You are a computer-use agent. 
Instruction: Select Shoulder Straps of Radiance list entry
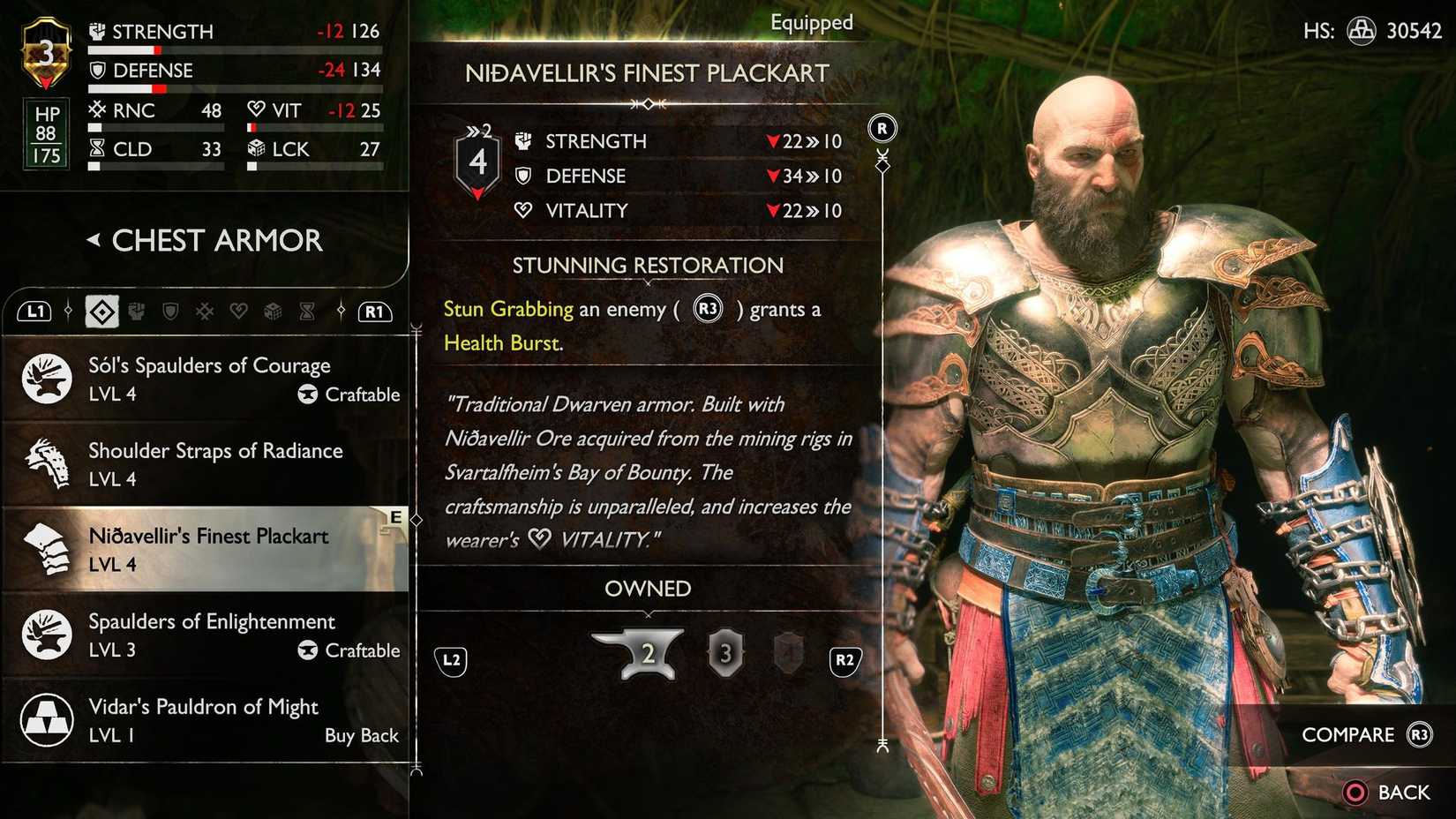point(214,464)
